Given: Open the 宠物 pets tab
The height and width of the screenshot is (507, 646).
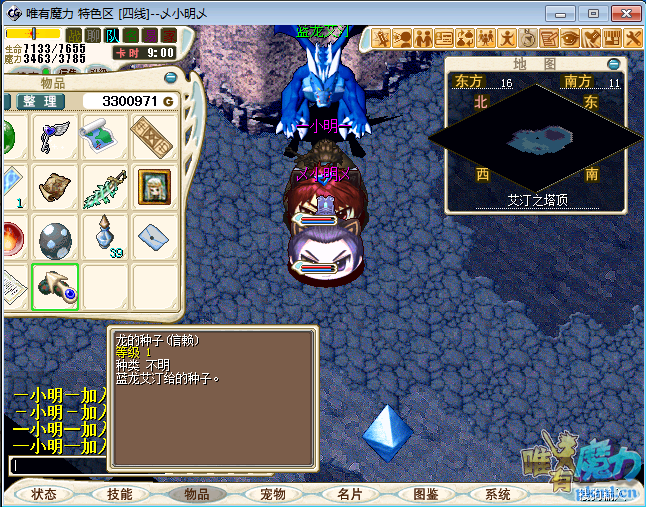Looking at the screenshot, I should pos(273,494).
